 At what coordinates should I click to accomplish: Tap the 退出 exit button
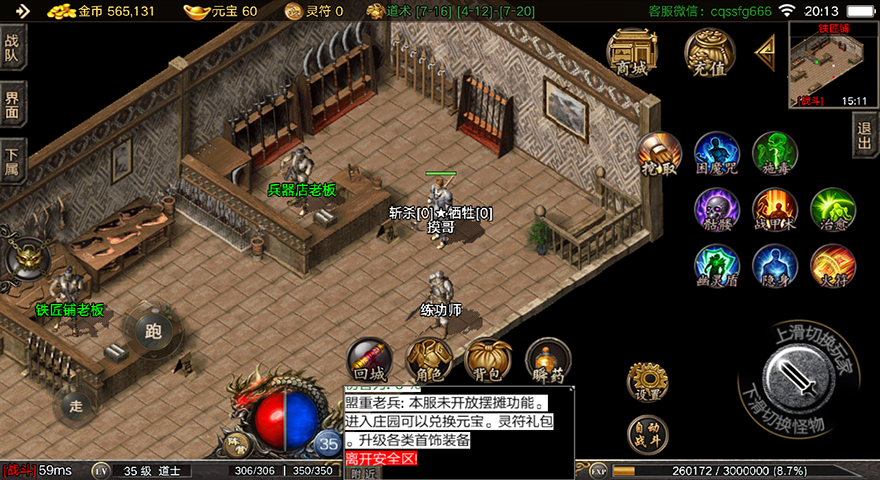(865, 137)
